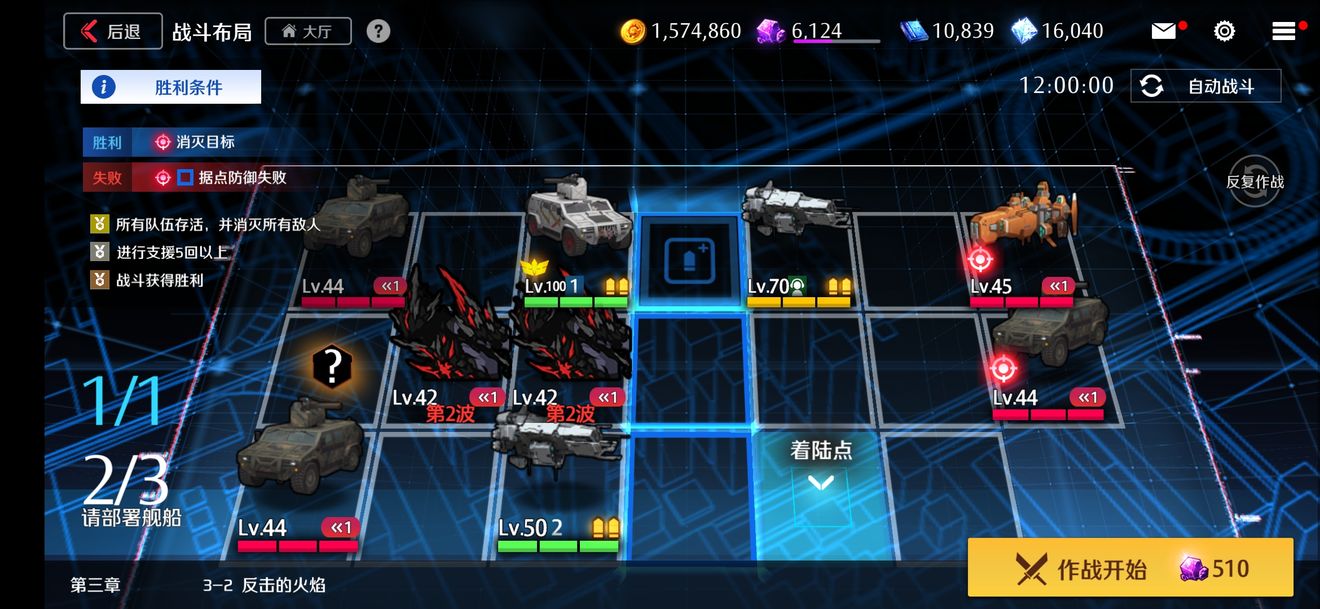This screenshot has width=1320, height=609.
Task: Show the 胜利条件 victory conditions
Action: [x=171, y=87]
